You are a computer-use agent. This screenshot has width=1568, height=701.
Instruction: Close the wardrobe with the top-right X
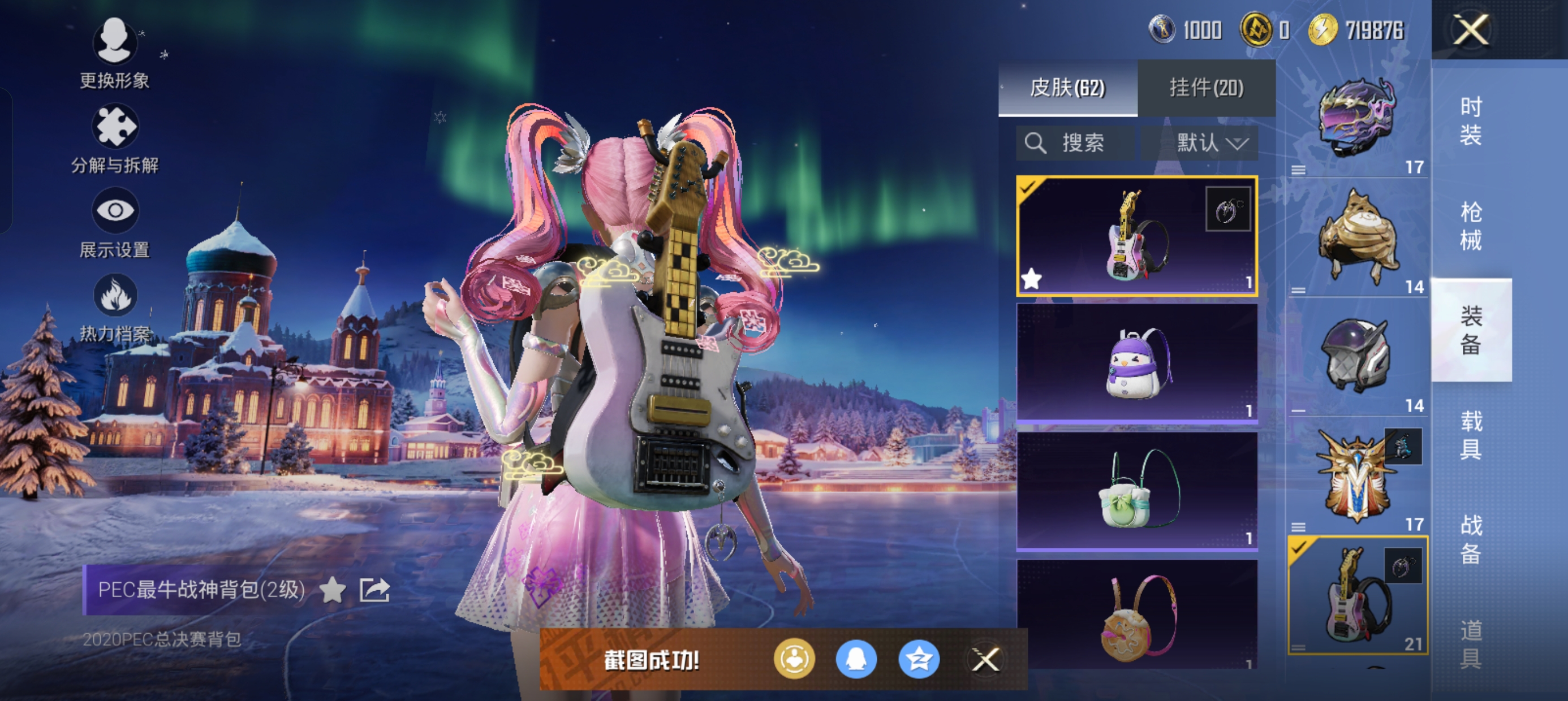click(1471, 29)
